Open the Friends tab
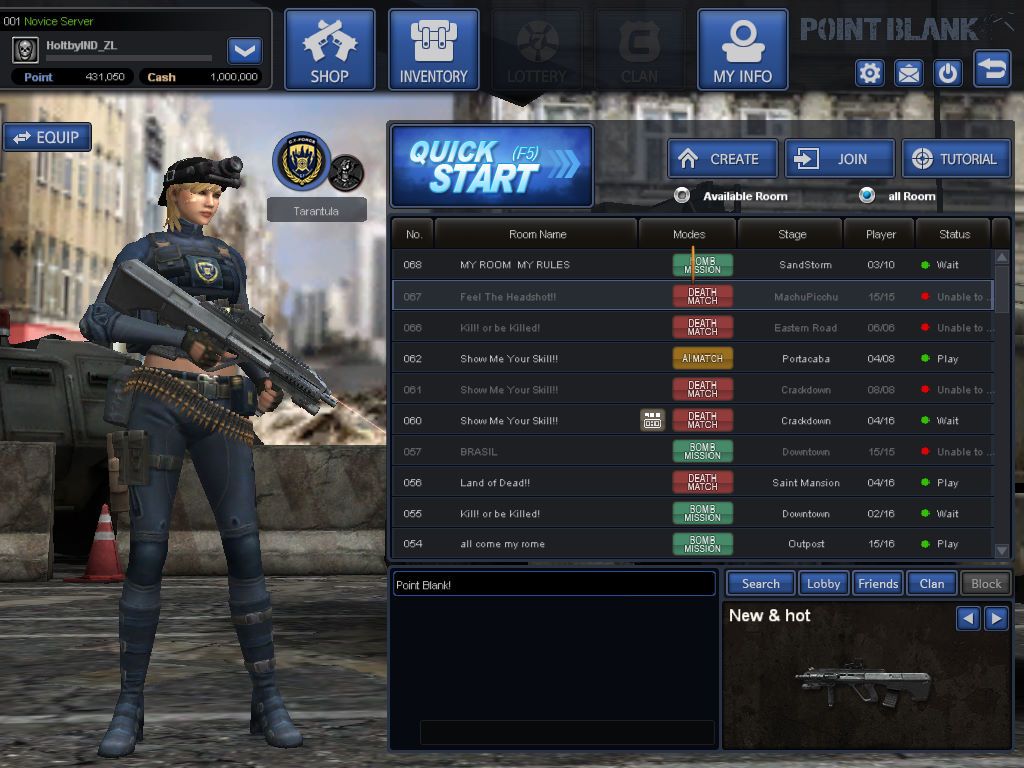The height and width of the screenshot is (768, 1024). tap(878, 583)
